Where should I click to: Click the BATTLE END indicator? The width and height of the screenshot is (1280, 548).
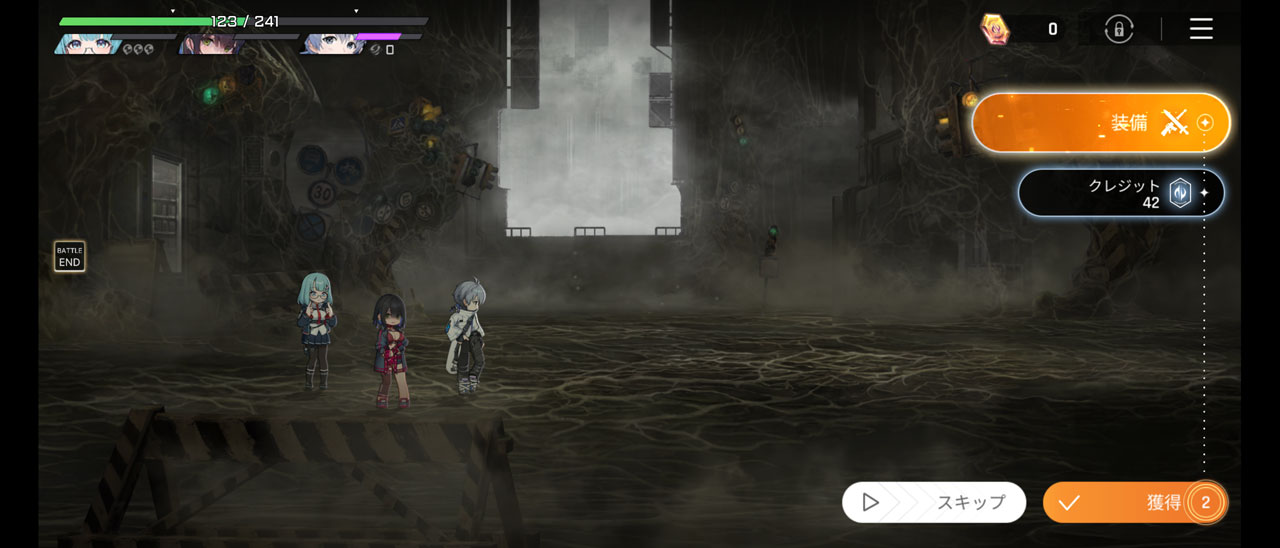click(x=69, y=256)
